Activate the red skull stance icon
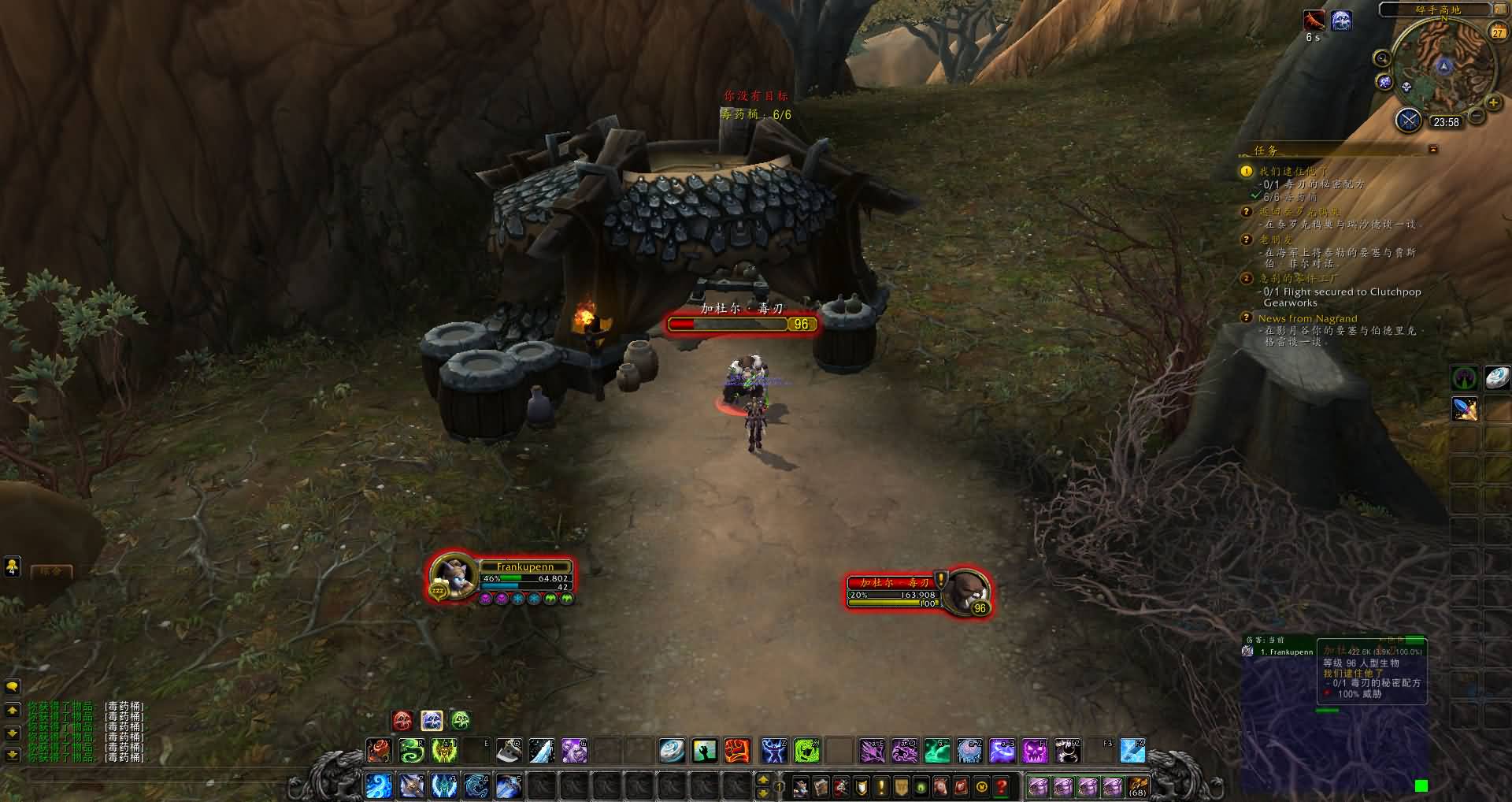Viewport: 1512px width, 802px height. 402,720
